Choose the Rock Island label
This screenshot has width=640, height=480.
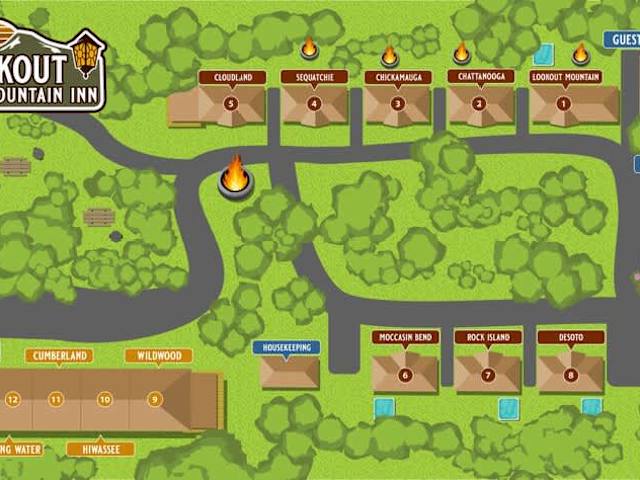point(488,337)
